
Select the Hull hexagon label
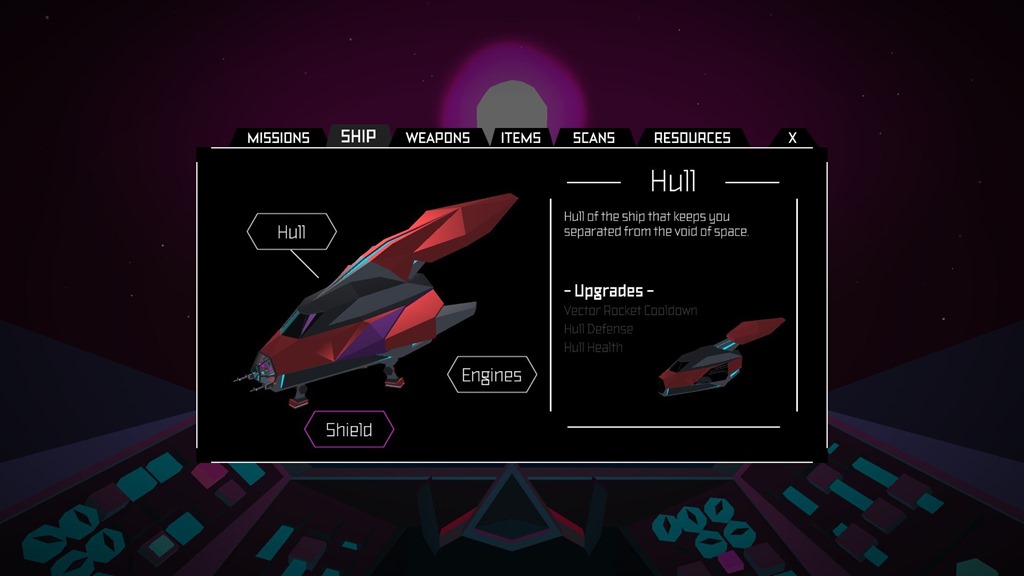point(291,233)
